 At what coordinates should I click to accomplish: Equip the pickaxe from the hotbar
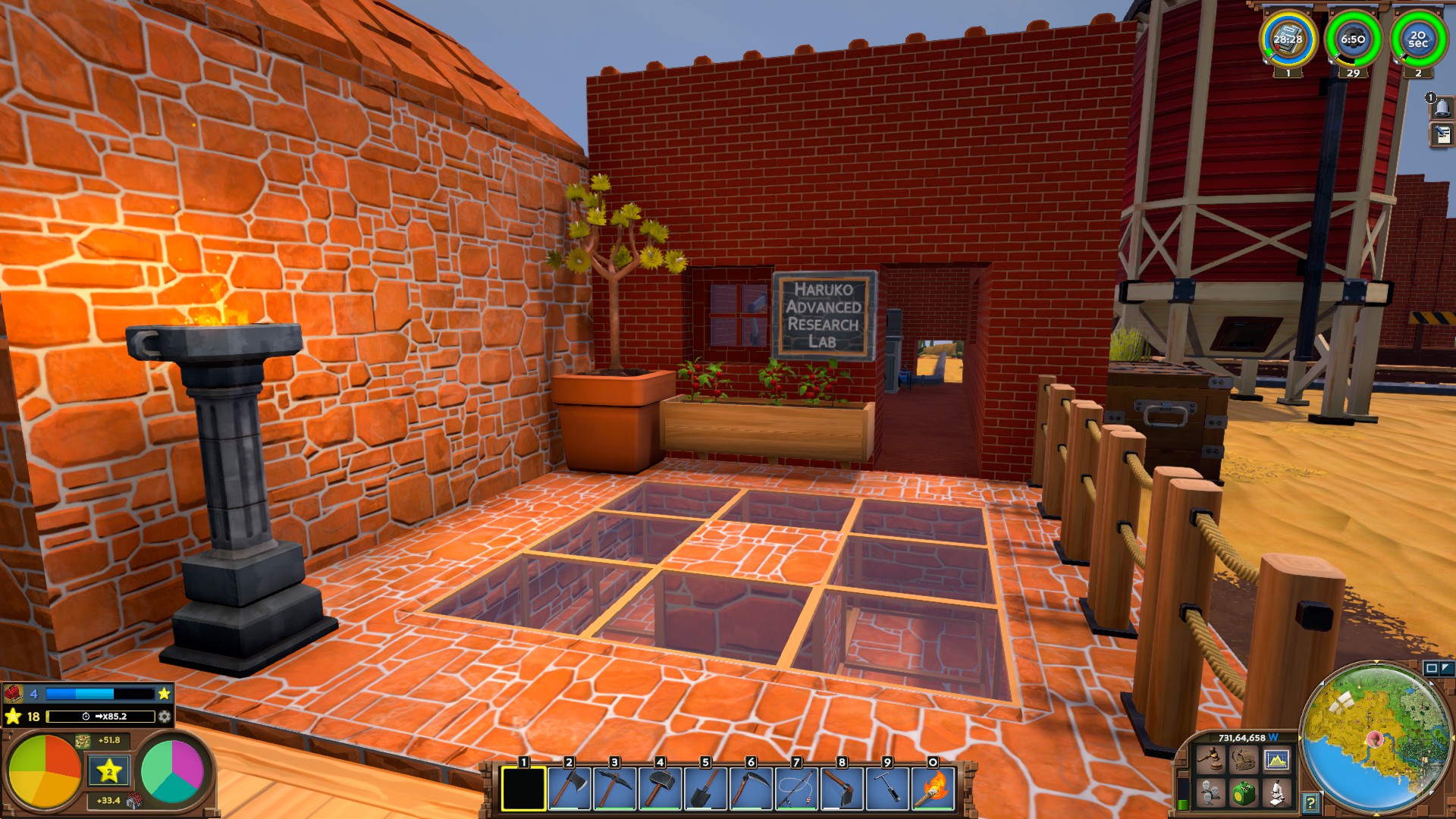(614, 789)
